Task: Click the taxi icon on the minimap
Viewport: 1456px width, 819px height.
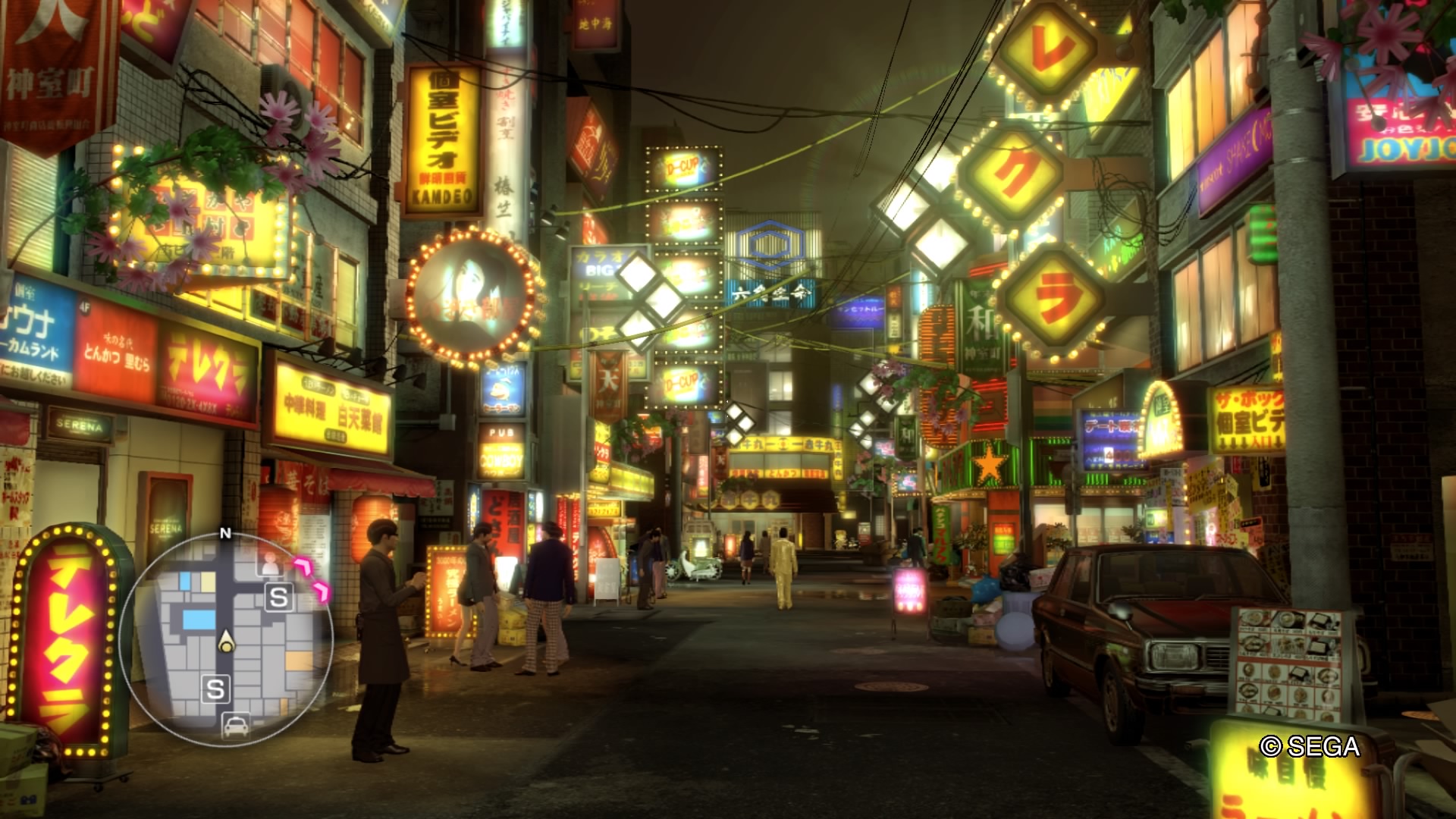Action: pyautogui.click(x=236, y=726)
